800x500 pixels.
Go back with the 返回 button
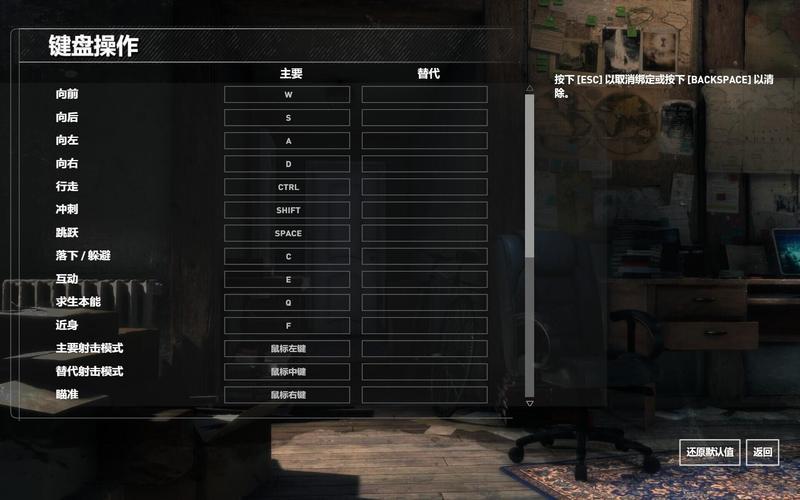pos(764,452)
